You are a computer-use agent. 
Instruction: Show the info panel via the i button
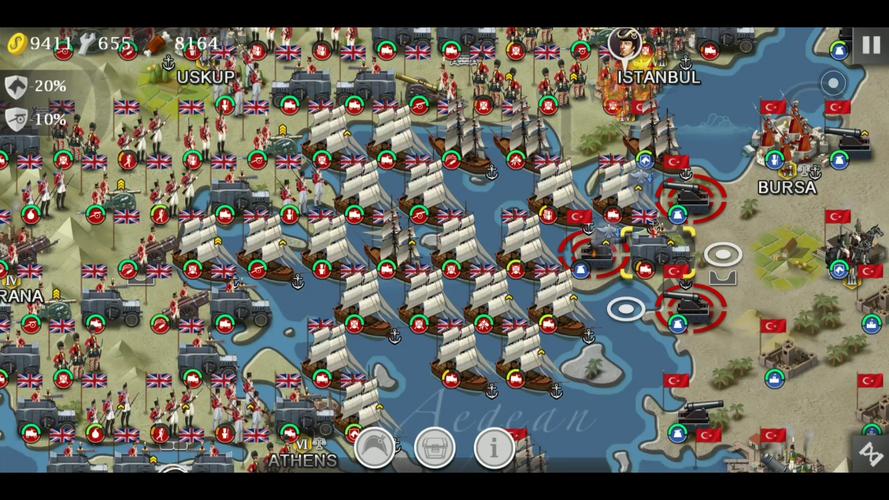coord(494,449)
